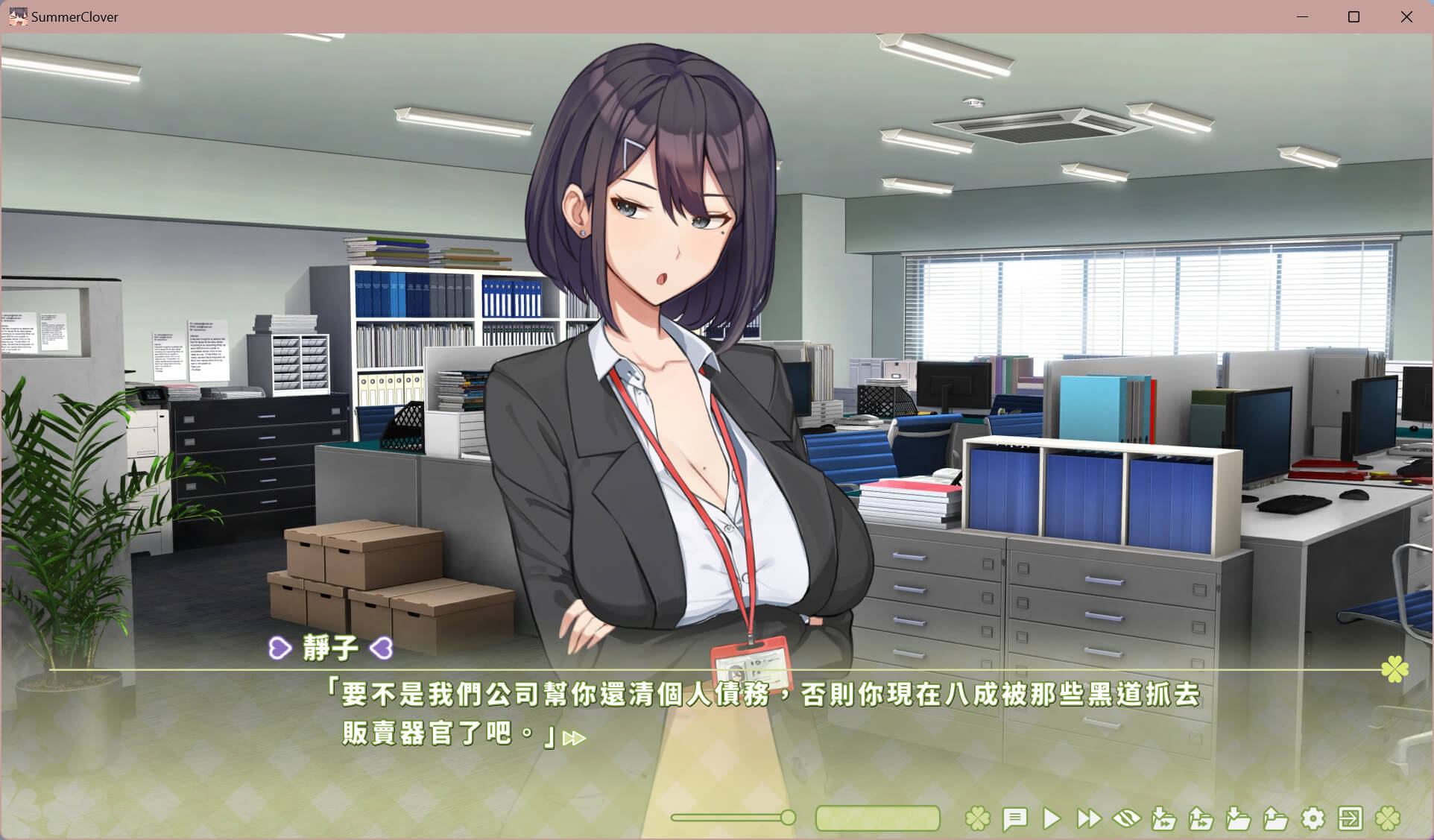Screen dimensions: 1434x840
Task: Hide the dialogue window with the eye icon
Action: coord(1126,818)
